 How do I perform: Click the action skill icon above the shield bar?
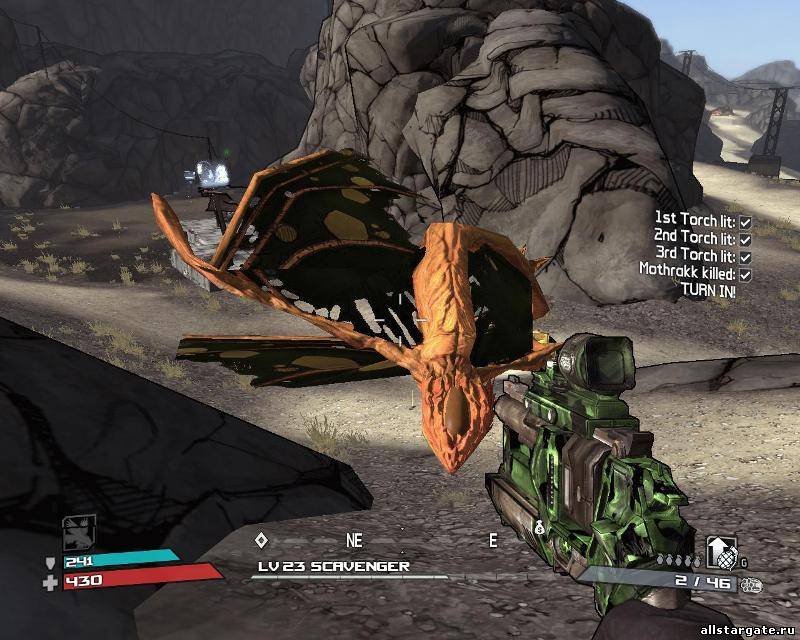(80, 531)
